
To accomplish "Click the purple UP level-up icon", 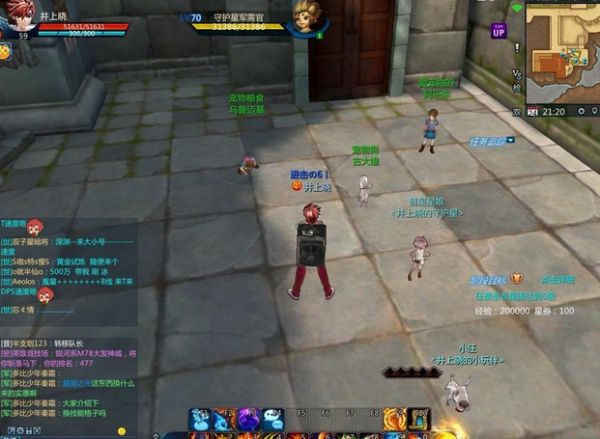I will (499, 31).
